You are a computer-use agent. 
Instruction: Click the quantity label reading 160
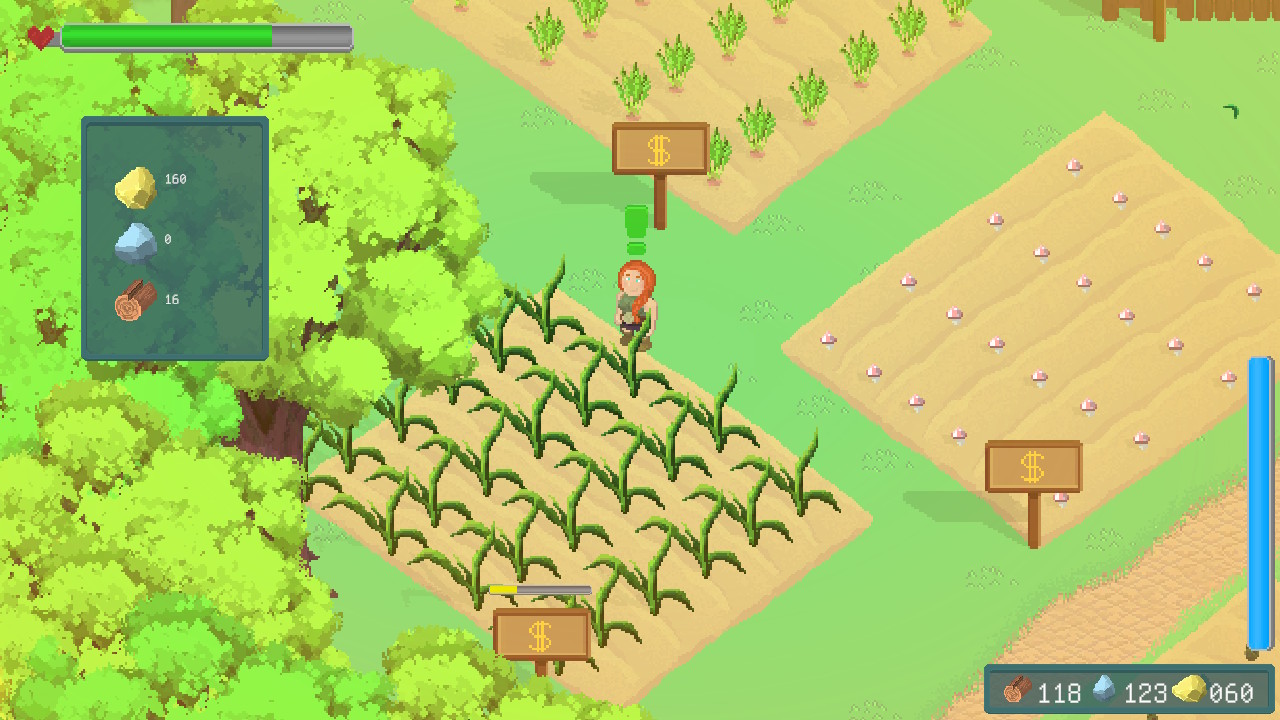pyautogui.click(x=176, y=180)
